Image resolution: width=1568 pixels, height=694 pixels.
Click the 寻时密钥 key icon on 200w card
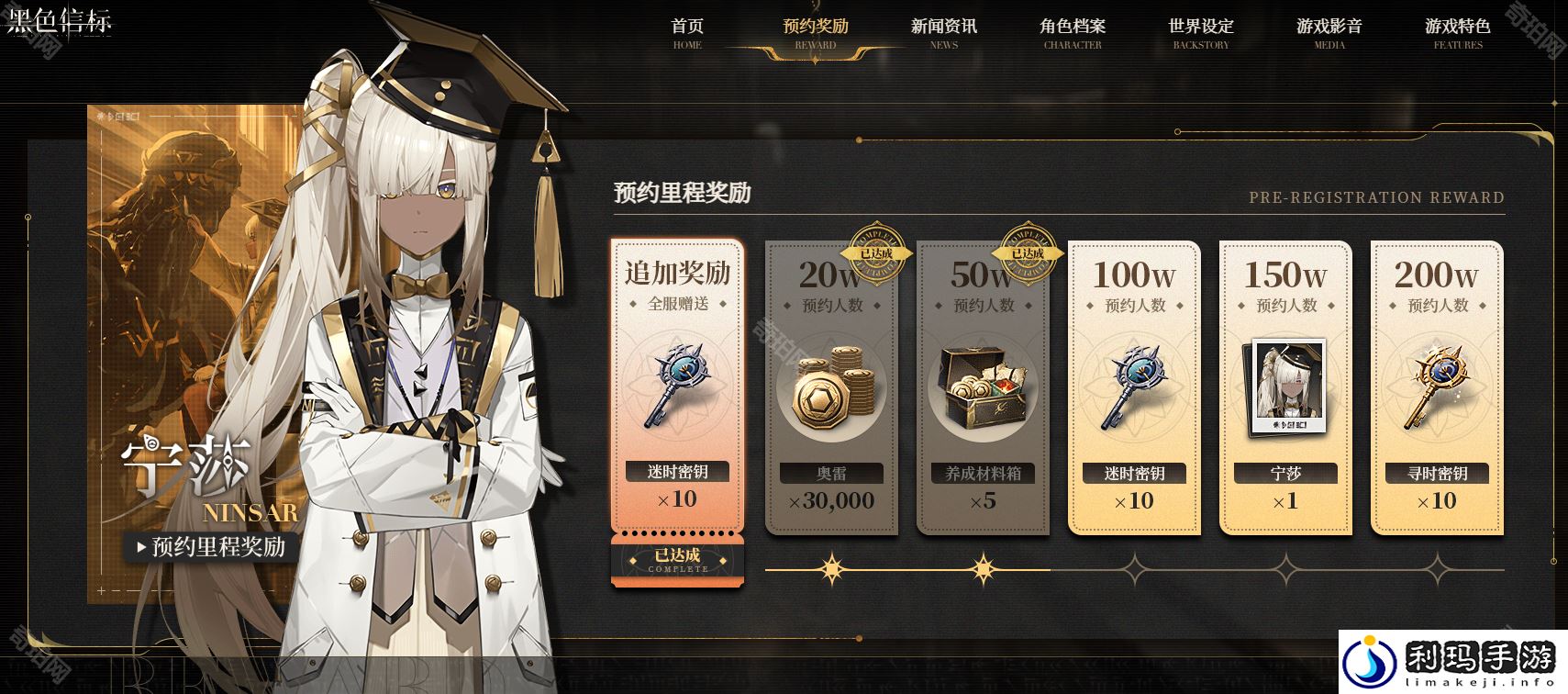(x=1438, y=386)
